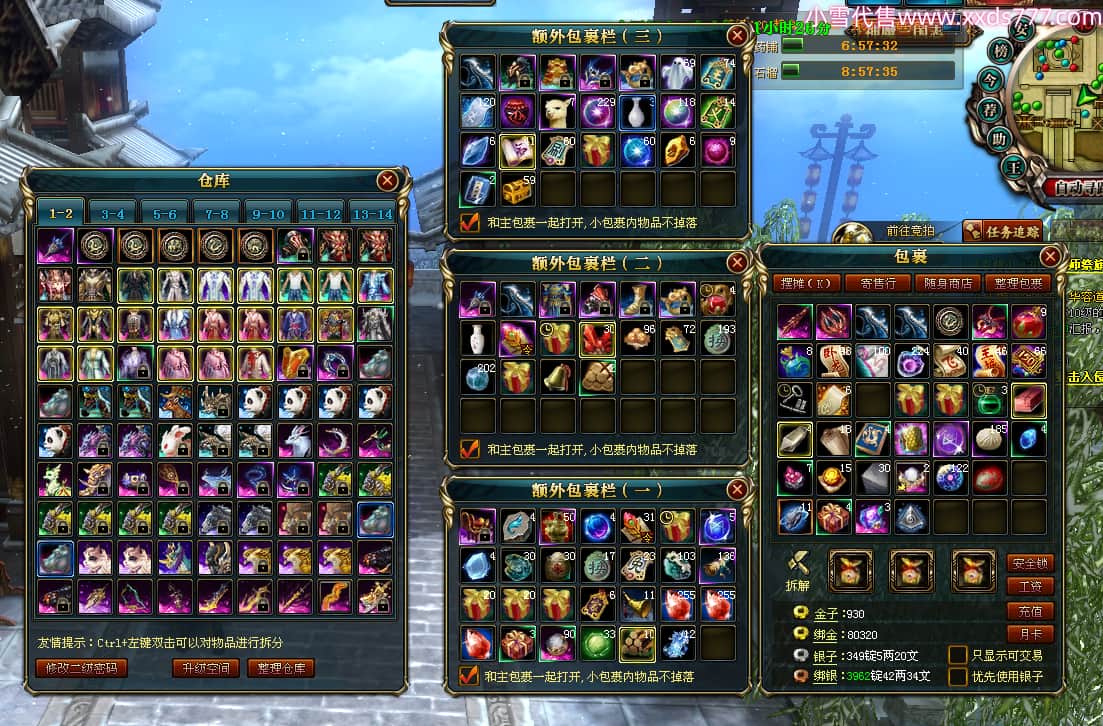Click the 充值 recharge button
Screen dimensions: 1103x726
pyautogui.click(x=1029, y=611)
